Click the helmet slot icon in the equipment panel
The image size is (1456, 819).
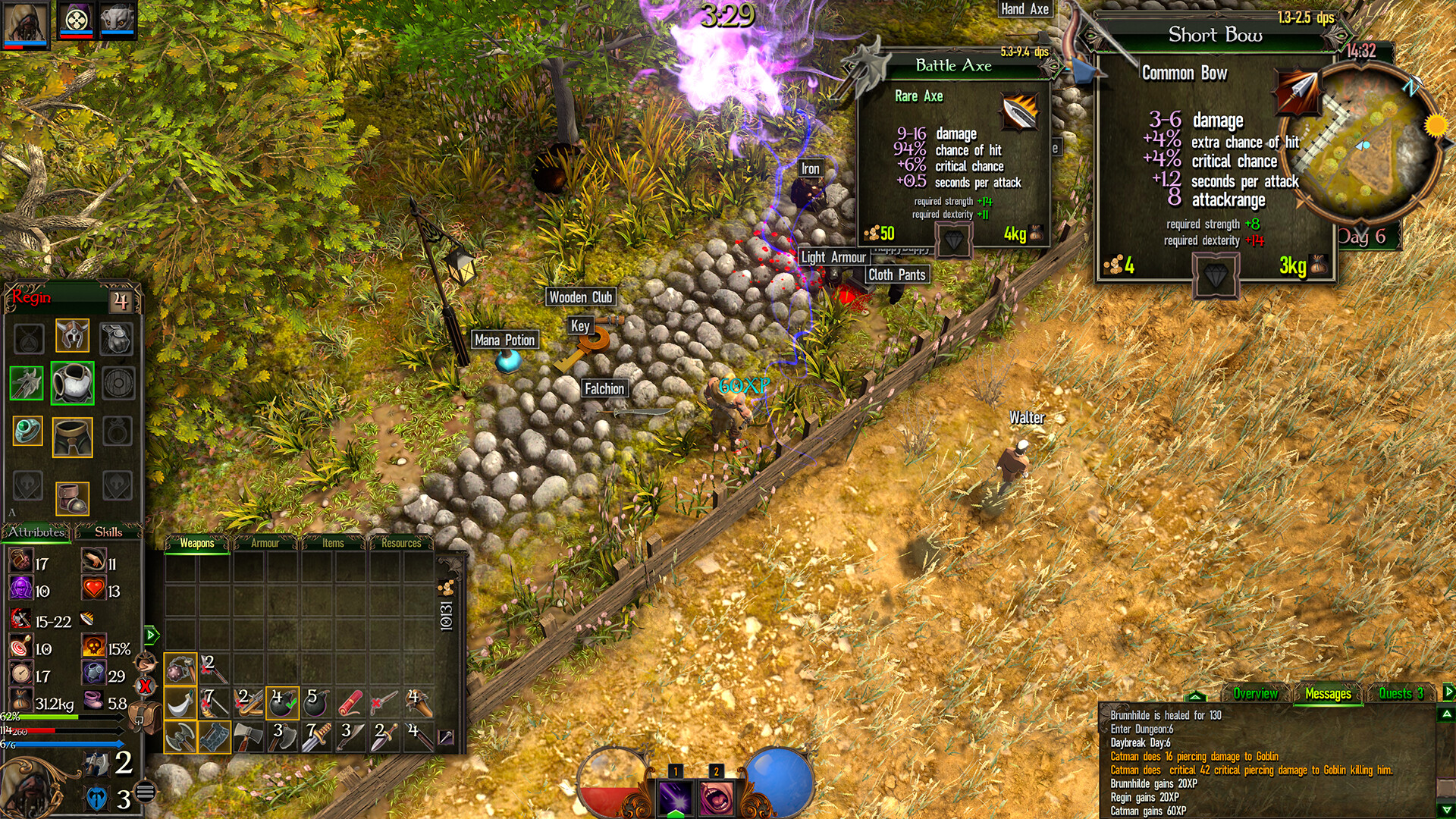(x=72, y=335)
